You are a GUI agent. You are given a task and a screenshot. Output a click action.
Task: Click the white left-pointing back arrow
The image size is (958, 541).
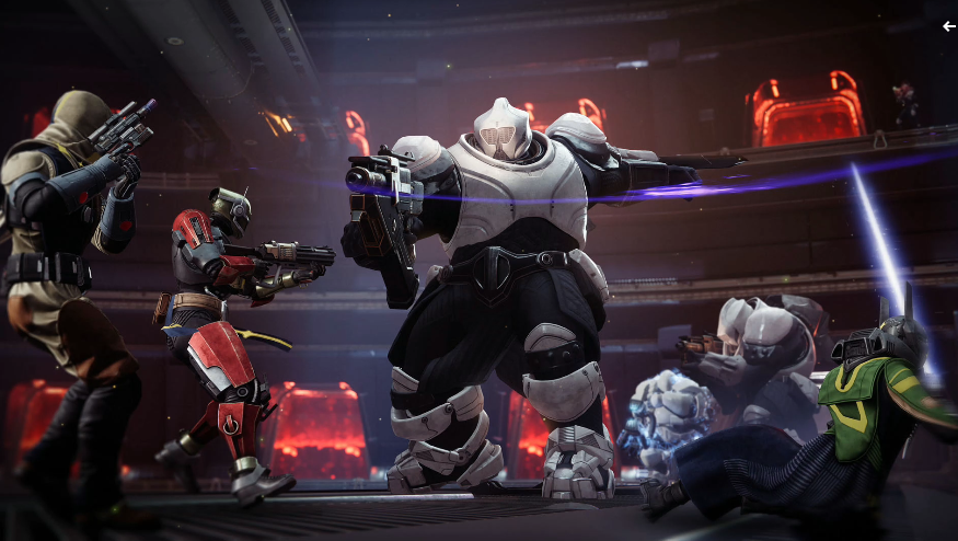click(x=949, y=27)
